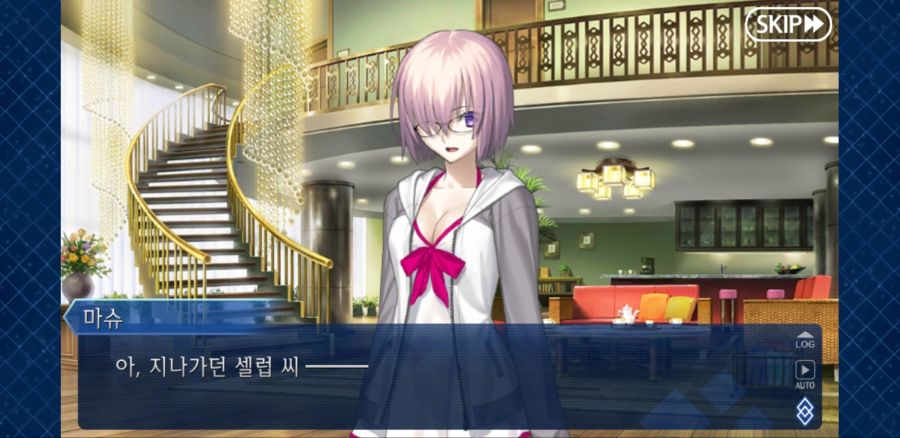Advance dialogue via the diamond indicator
The image size is (900, 438).
[805, 410]
